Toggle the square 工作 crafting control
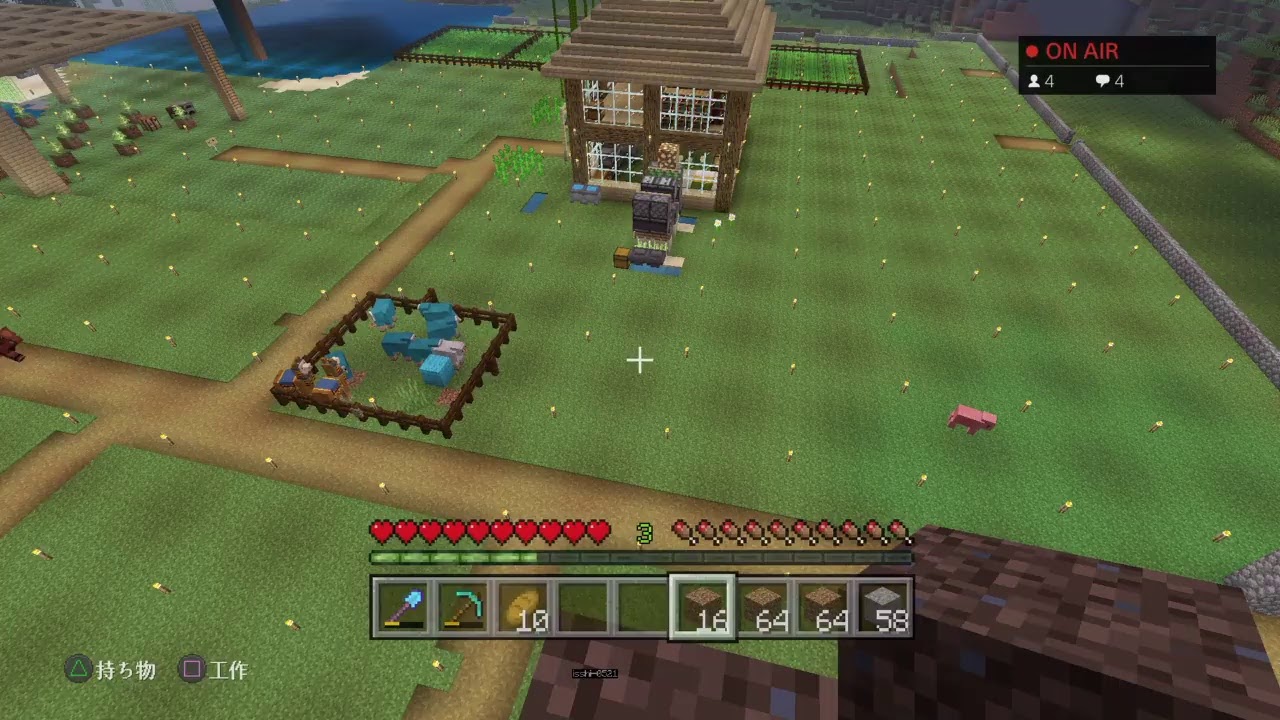Image resolution: width=1280 pixels, height=720 pixels. click(x=190, y=671)
